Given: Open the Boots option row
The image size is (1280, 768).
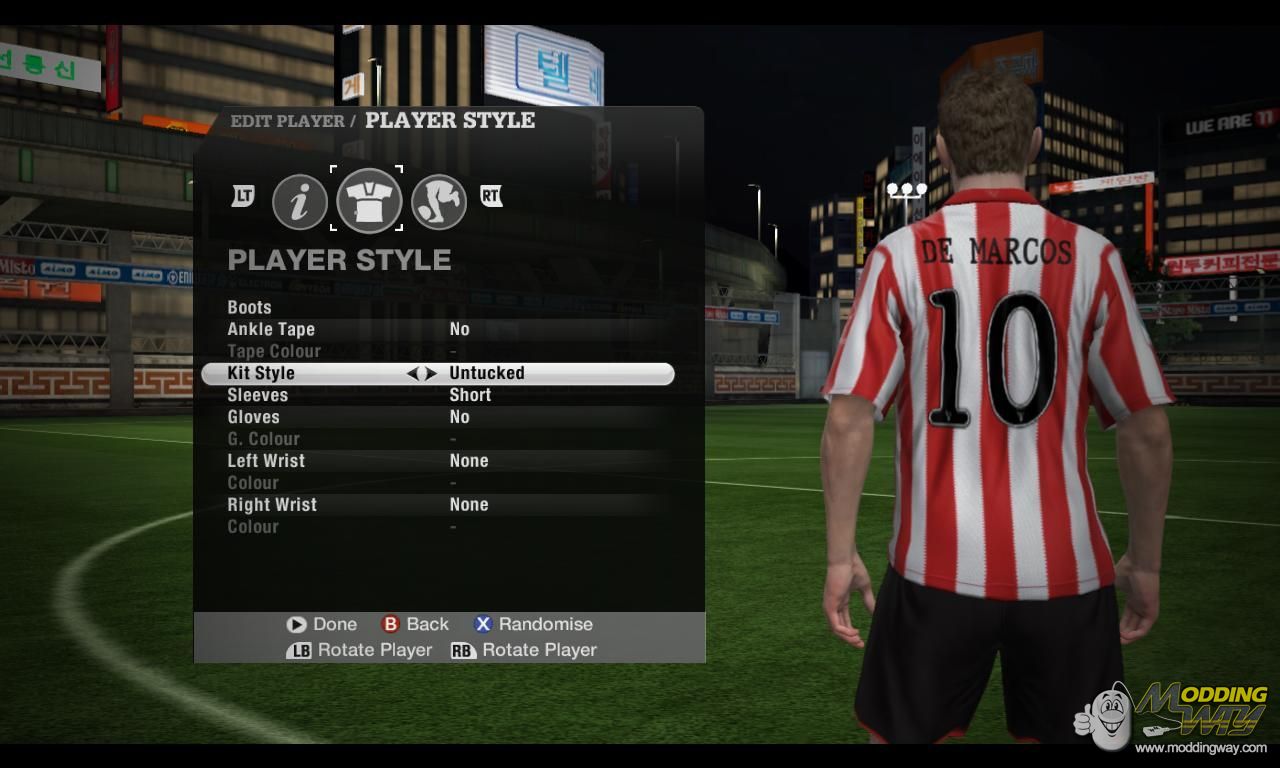Looking at the screenshot, I should [250, 307].
